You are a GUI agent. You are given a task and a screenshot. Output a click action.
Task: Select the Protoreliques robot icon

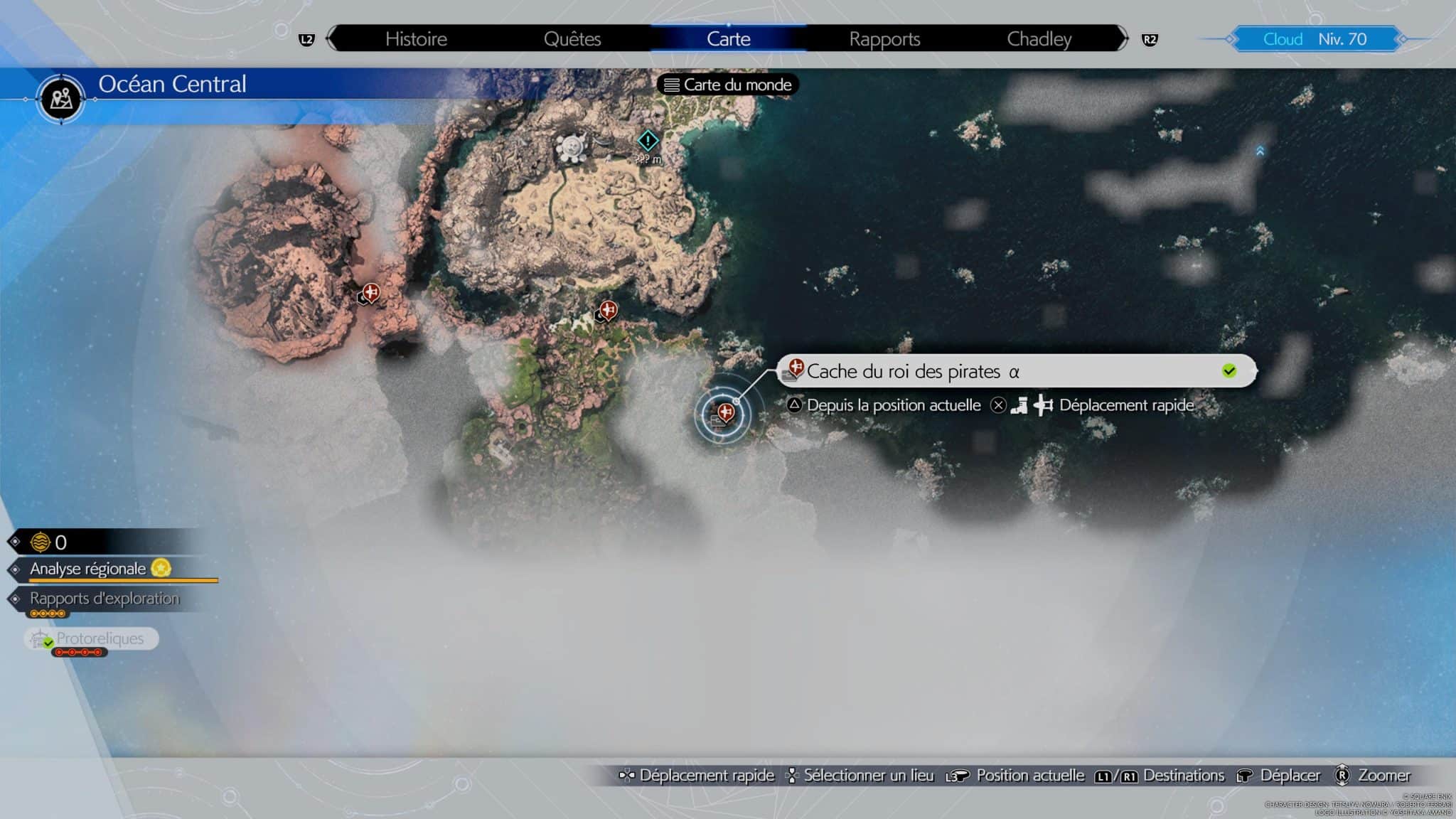[39, 638]
